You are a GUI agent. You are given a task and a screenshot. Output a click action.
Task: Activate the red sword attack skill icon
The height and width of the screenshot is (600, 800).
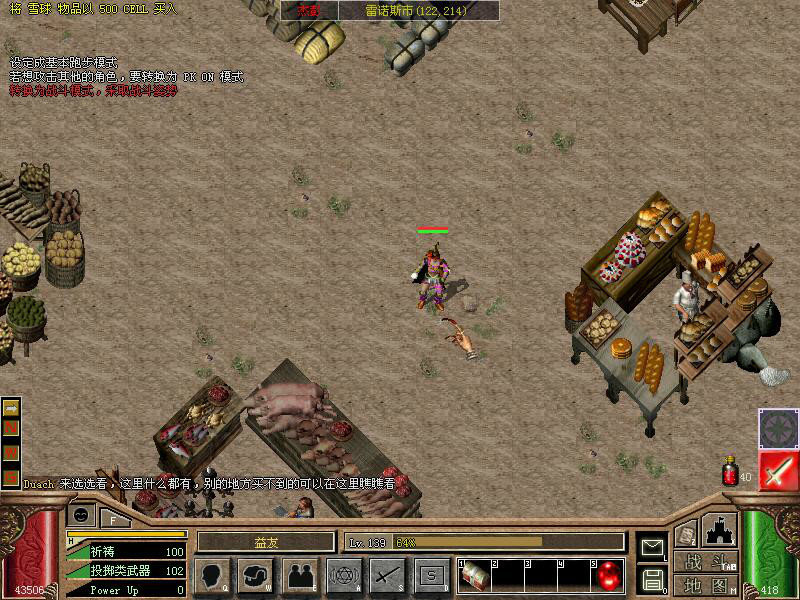[x=777, y=471]
